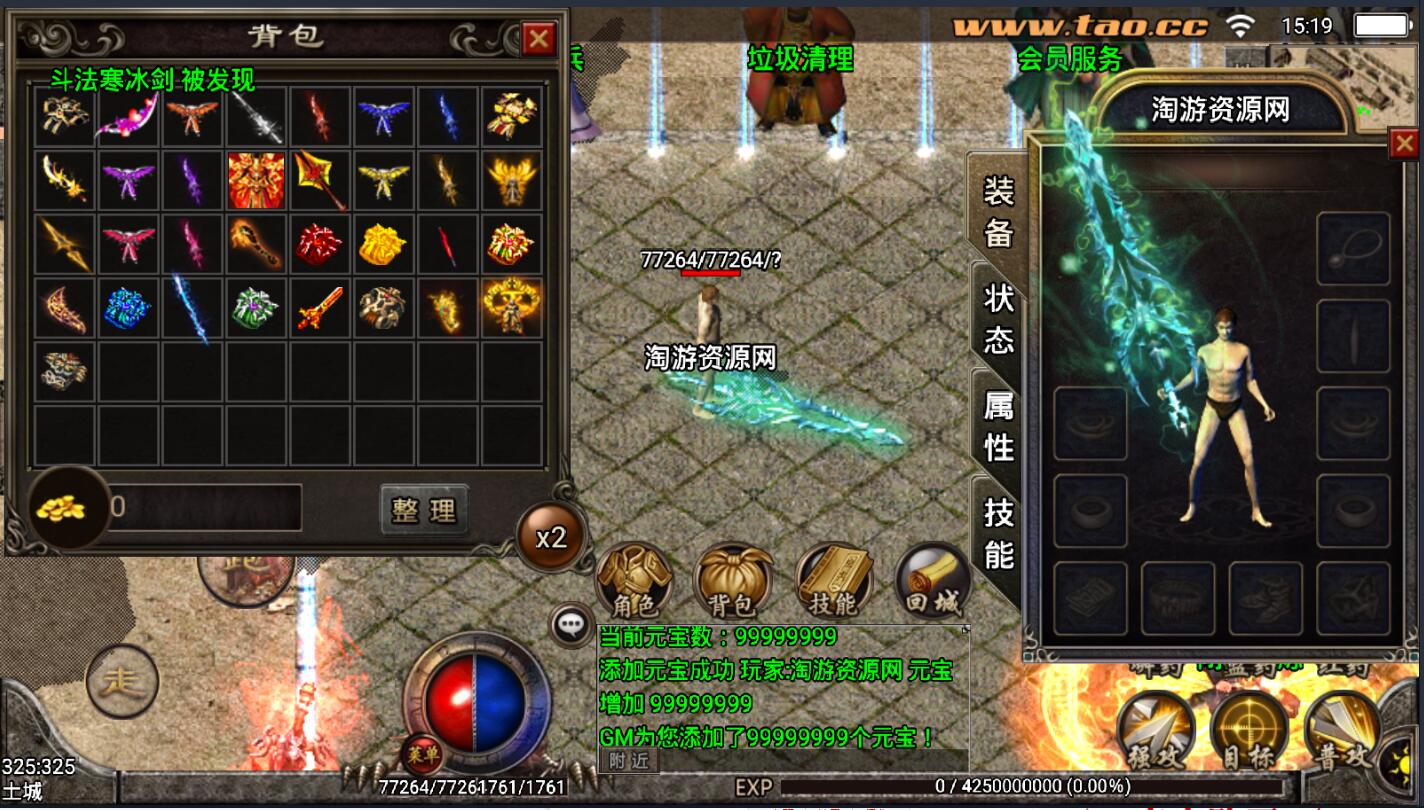The width and height of the screenshot is (1424, 810).
Task: Toggle the x2 speed button
Action: (x=550, y=538)
